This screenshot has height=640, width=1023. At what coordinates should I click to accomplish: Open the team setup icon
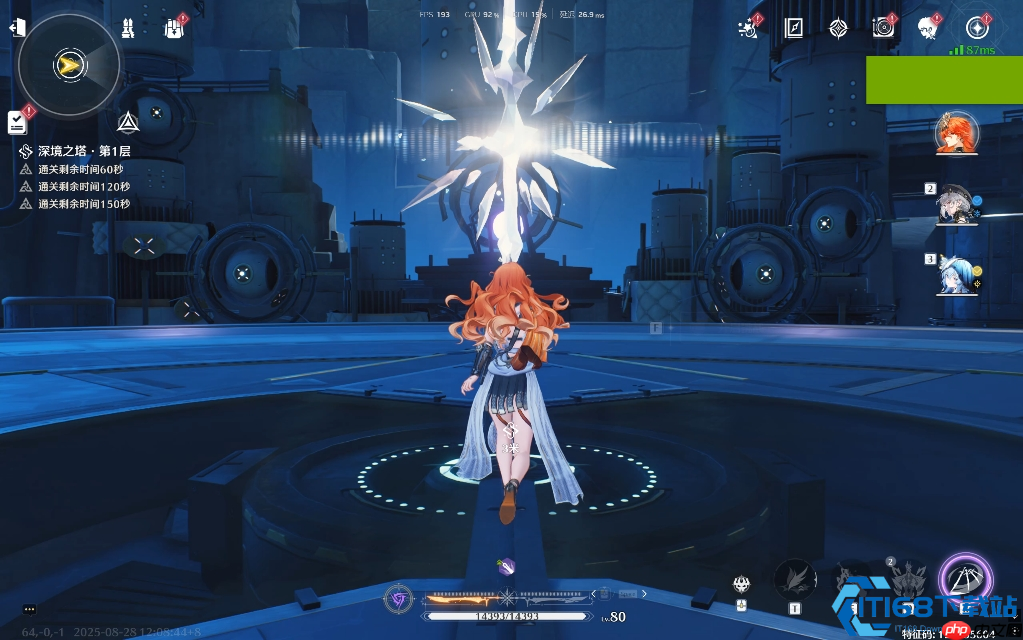tap(129, 28)
